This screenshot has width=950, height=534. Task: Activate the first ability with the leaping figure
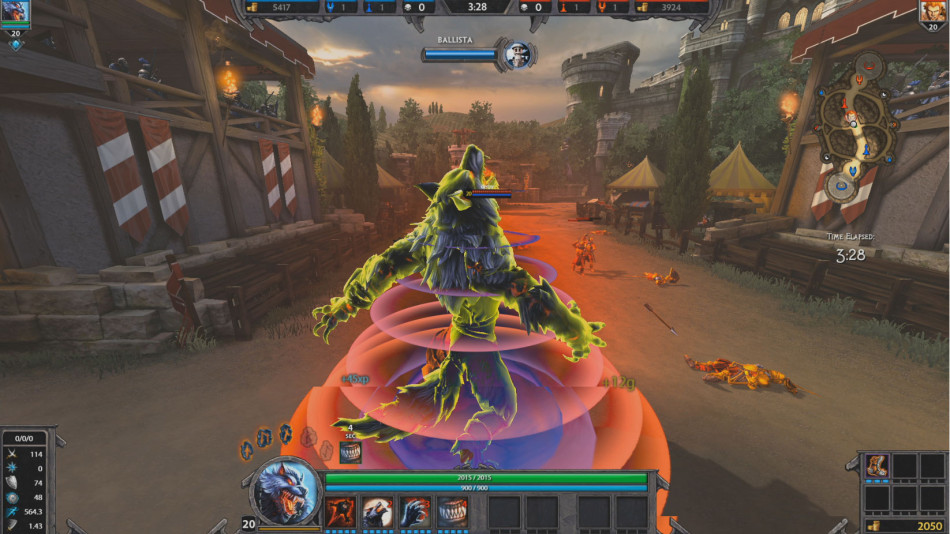pos(342,512)
